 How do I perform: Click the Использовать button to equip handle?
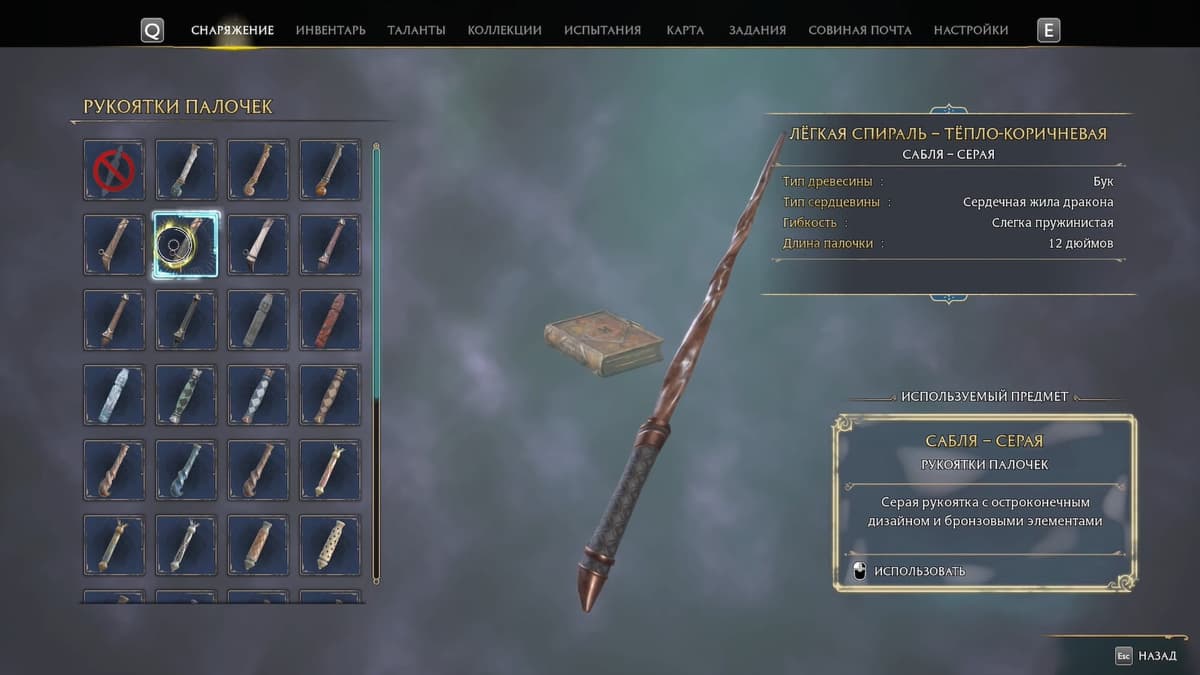(x=909, y=571)
